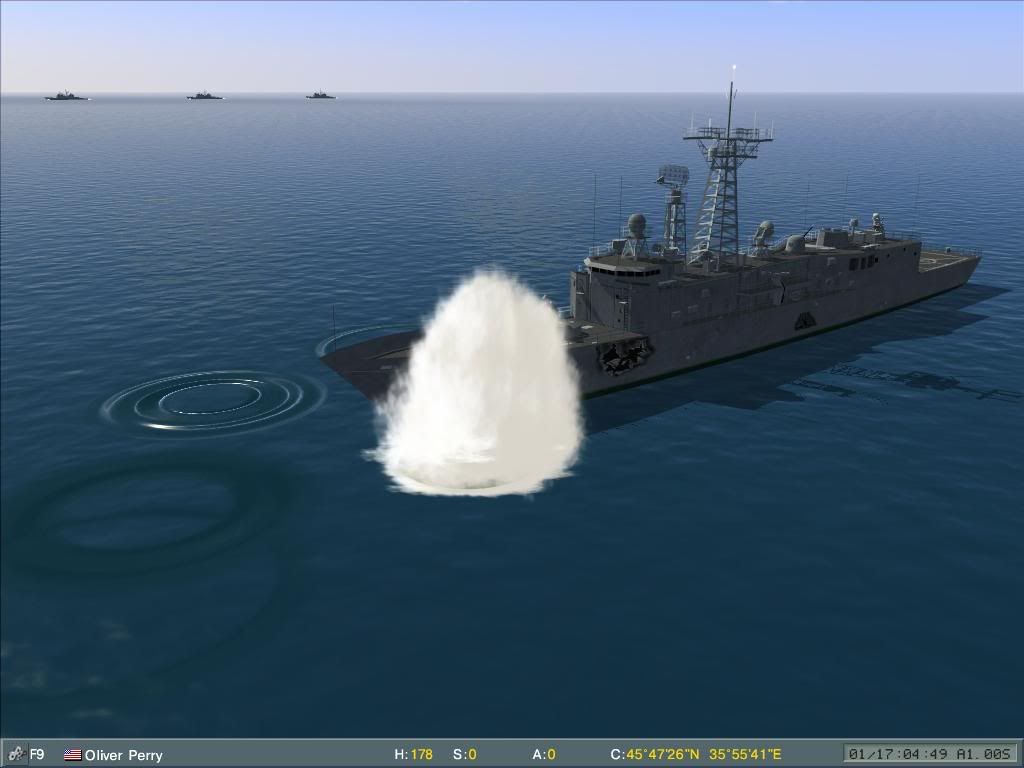Viewport: 1024px width, 768px height.
Task: Select the Oliver Perry unit label
Action: click(x=123, y=755)
